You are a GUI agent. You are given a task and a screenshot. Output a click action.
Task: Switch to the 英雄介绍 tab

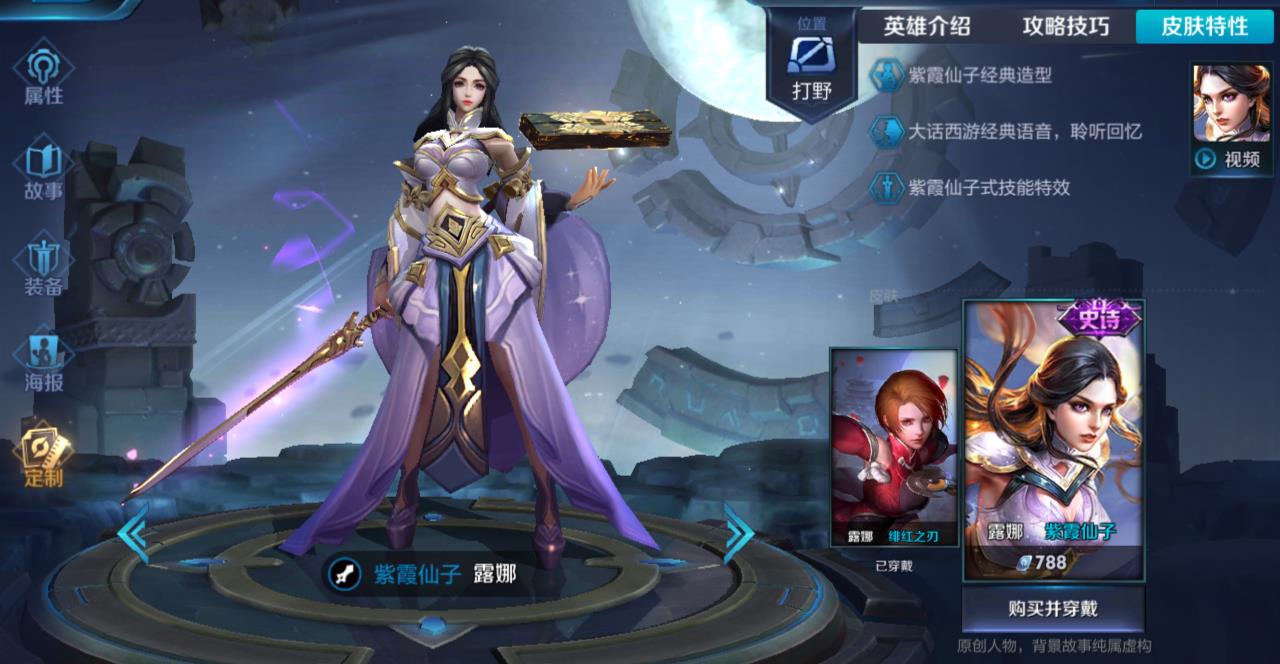pyautogui.click(x=926, y=26)
